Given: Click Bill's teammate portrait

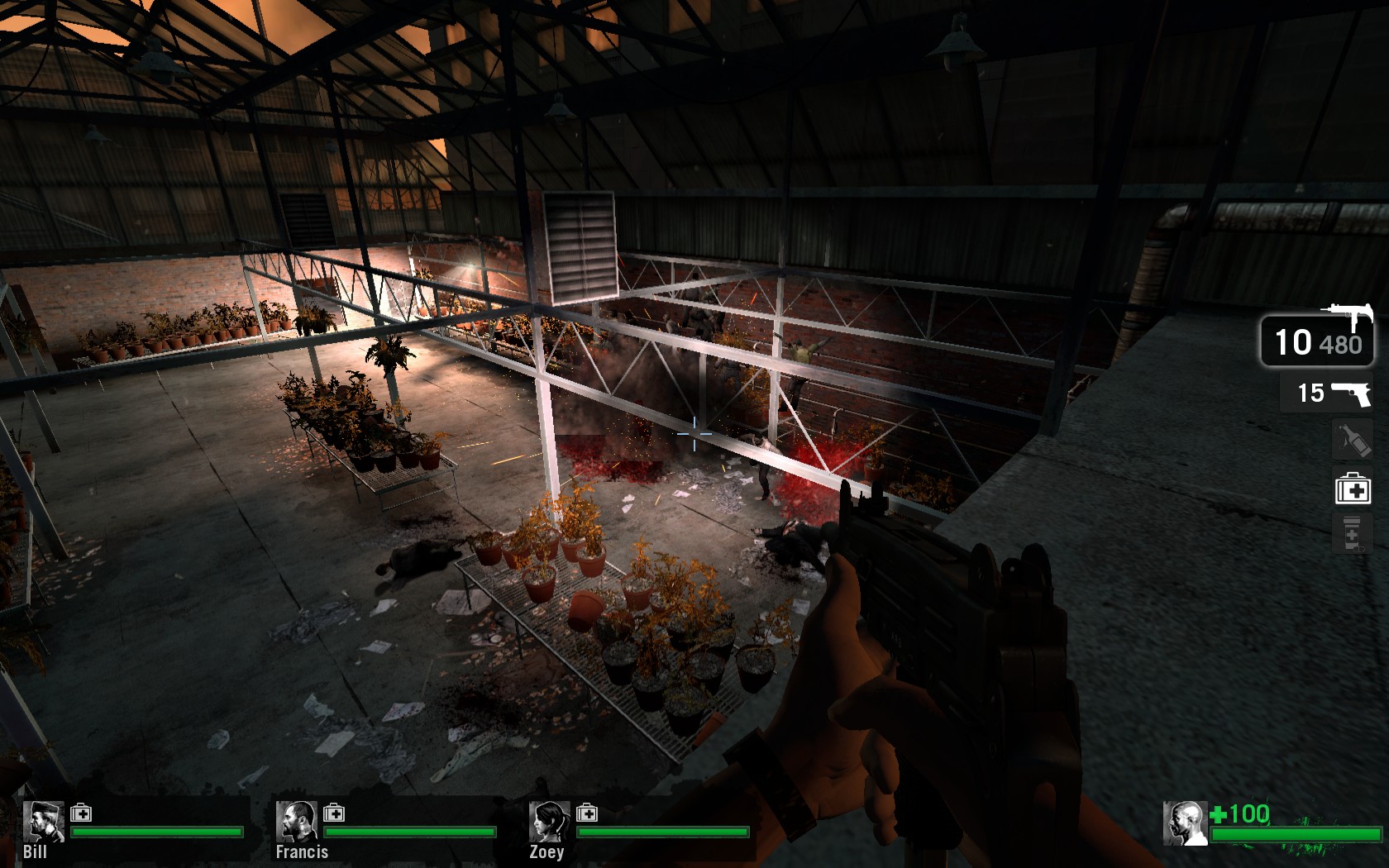Looking at the screenshot, I should point(42,821).
